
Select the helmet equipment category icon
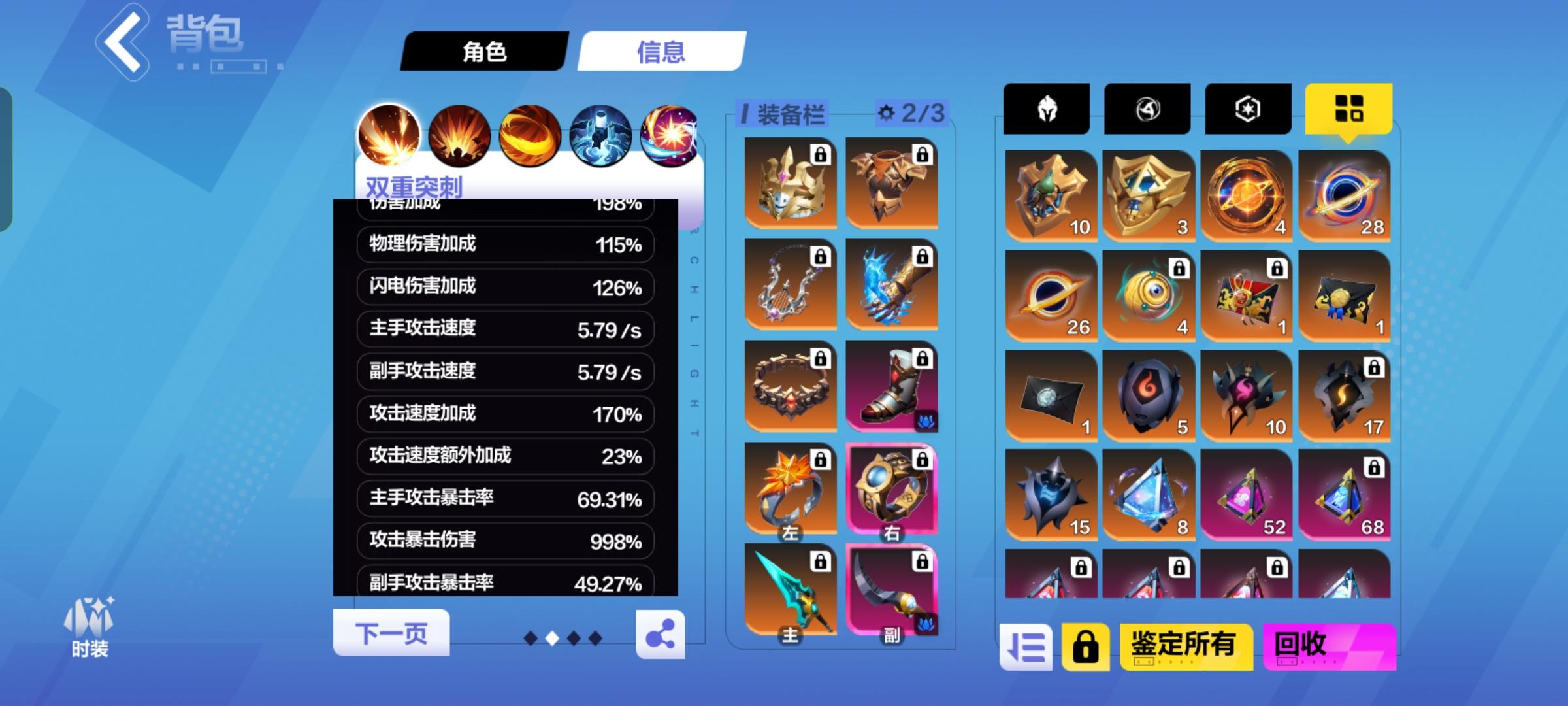pyautogui.click(x=1046, y=109)
